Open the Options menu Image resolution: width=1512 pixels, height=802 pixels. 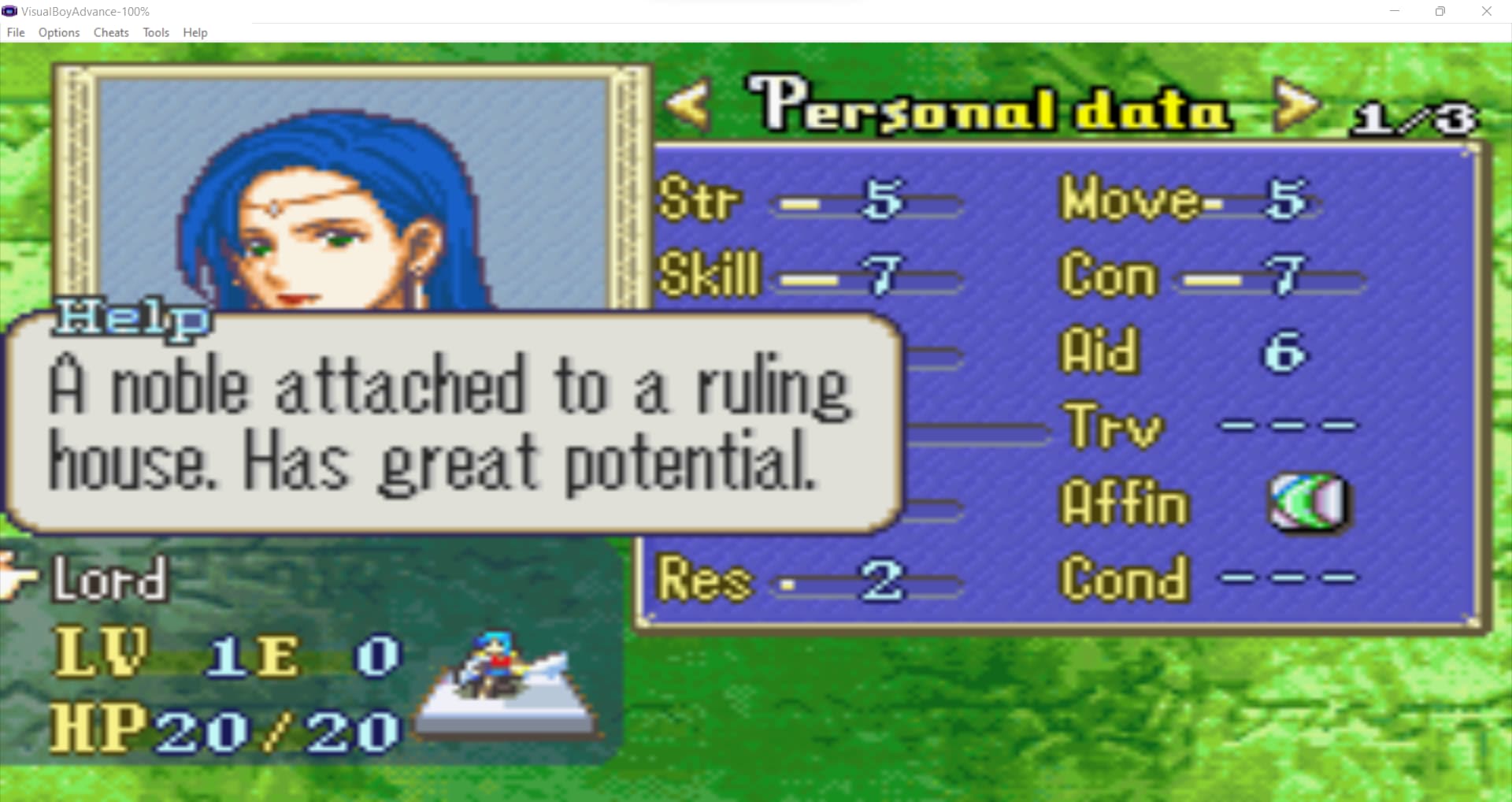point(59,32)
